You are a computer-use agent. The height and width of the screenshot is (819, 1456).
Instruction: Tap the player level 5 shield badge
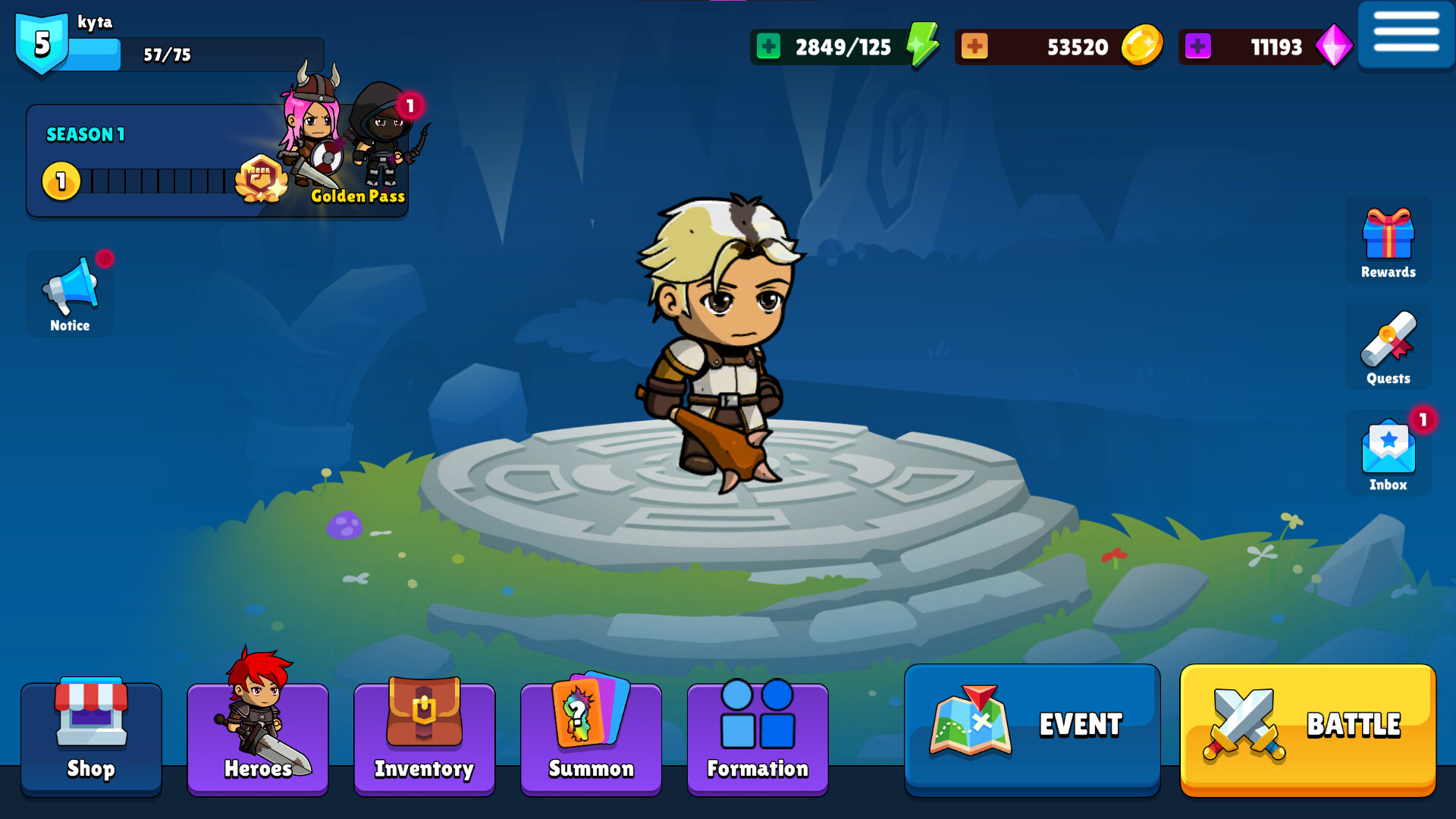click(x=42, y=42)
